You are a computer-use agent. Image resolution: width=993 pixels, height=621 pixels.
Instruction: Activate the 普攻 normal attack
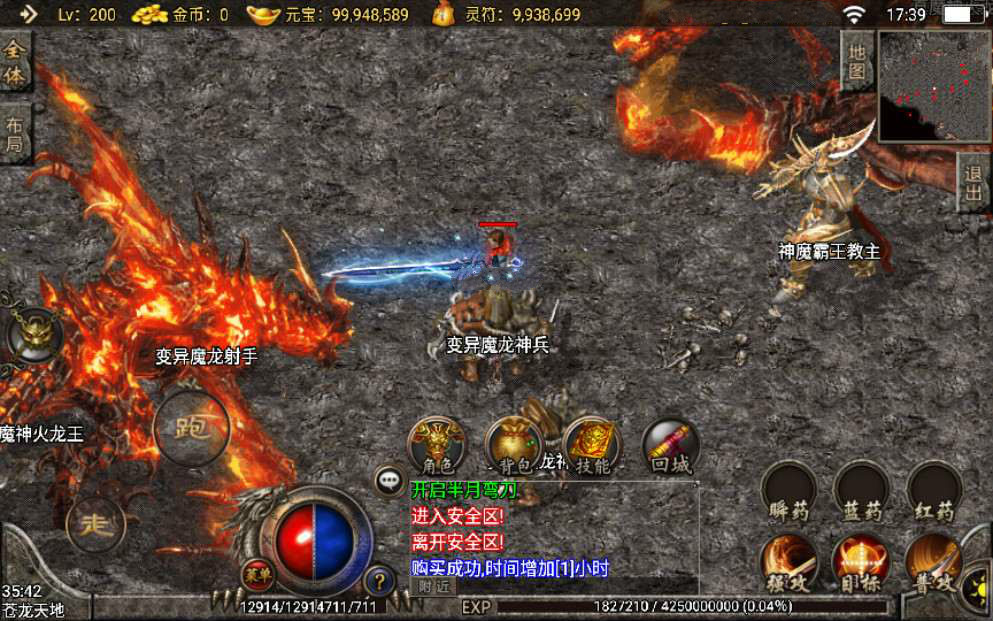[x=934, y=563]
